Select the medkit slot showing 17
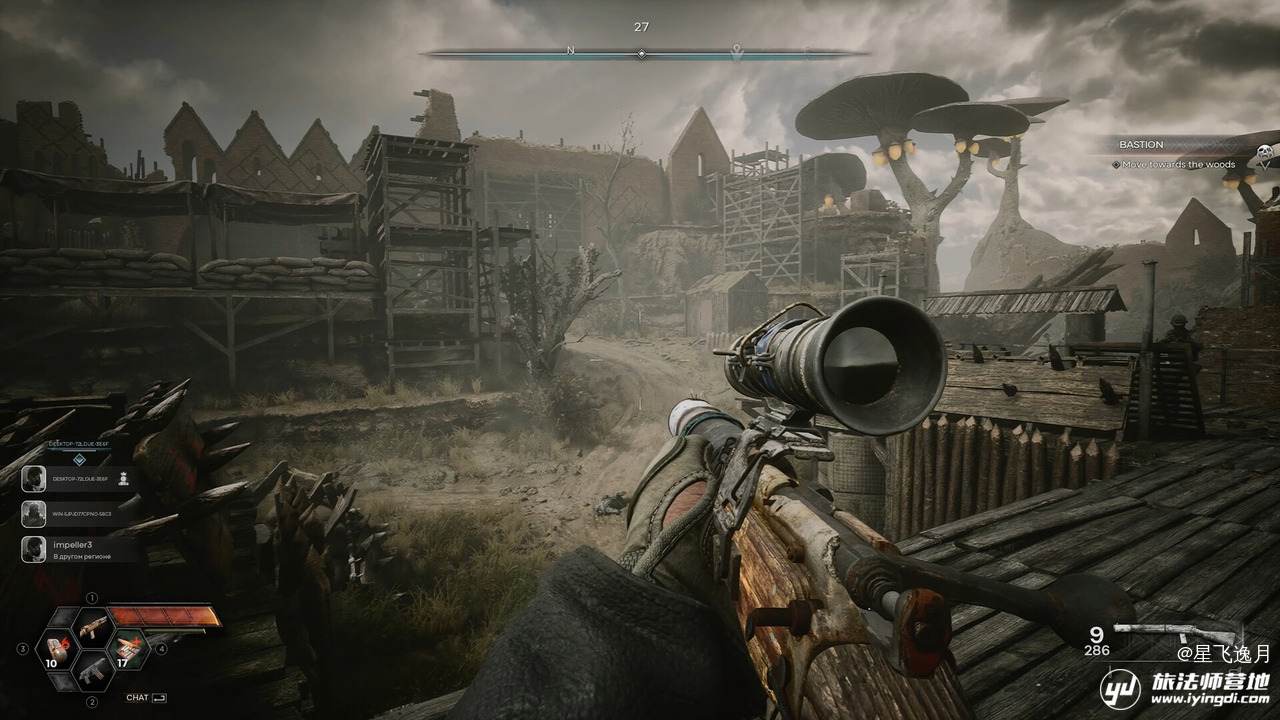Viewport: 1280px width, 720px height. [x=129, y=649]
